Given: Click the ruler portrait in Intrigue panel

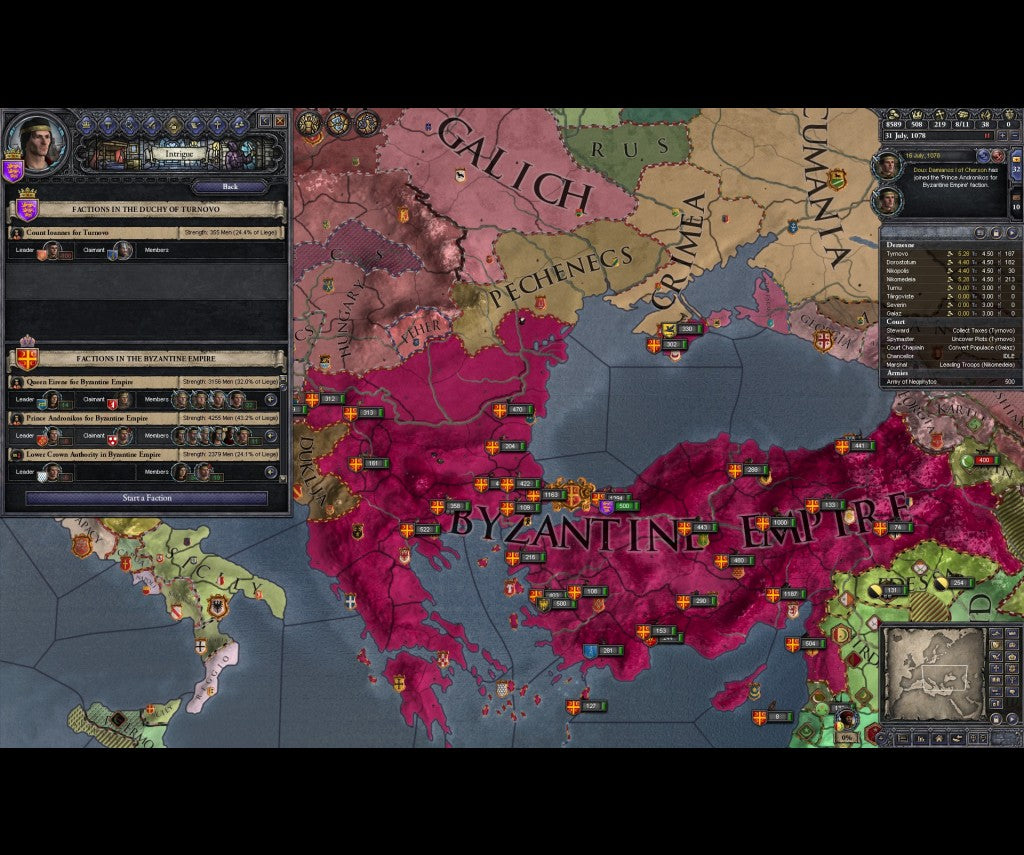Looking at the screenshot, I should 38,143.
